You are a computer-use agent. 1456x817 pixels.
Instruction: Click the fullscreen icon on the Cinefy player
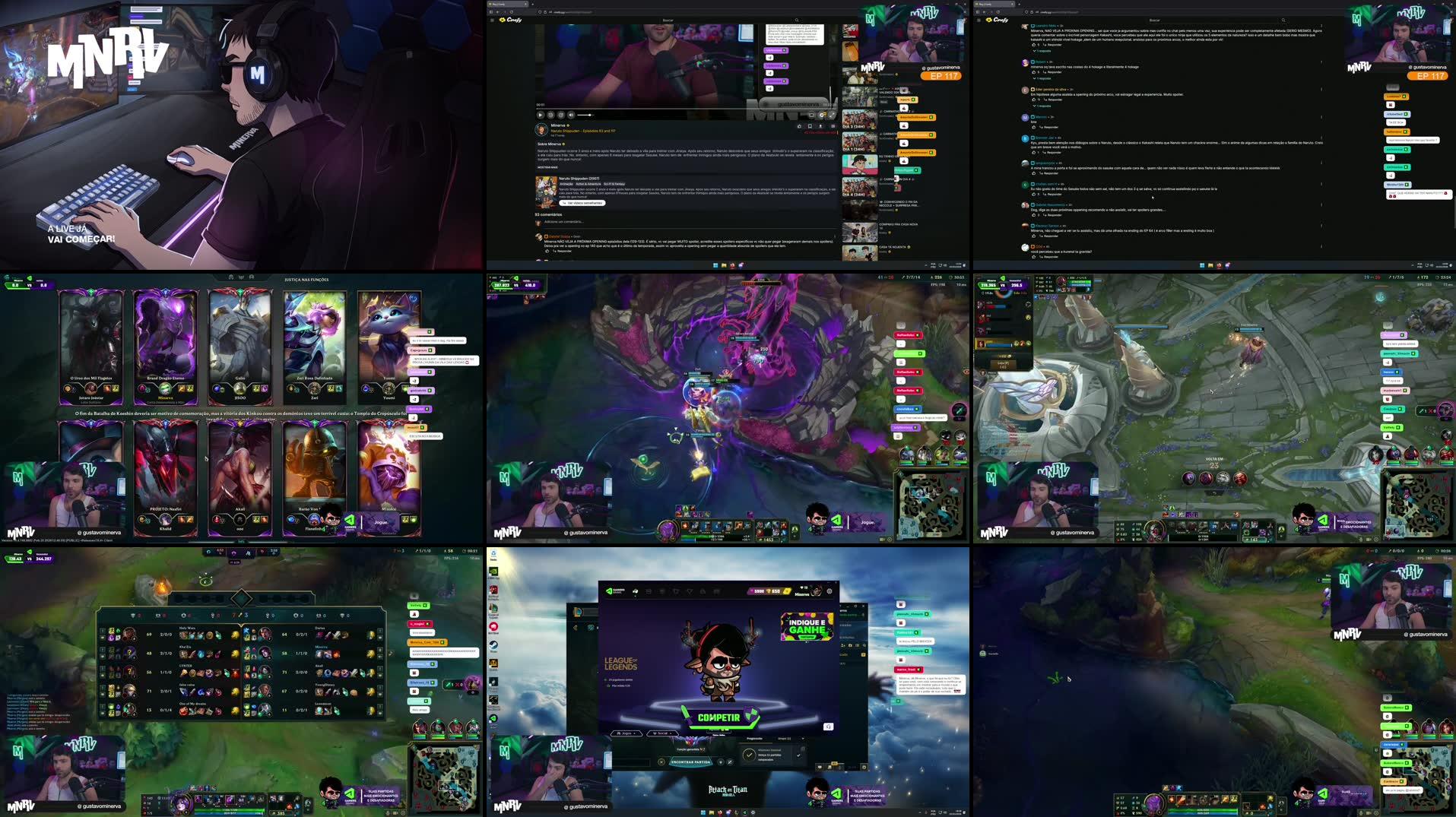point(832,116)
